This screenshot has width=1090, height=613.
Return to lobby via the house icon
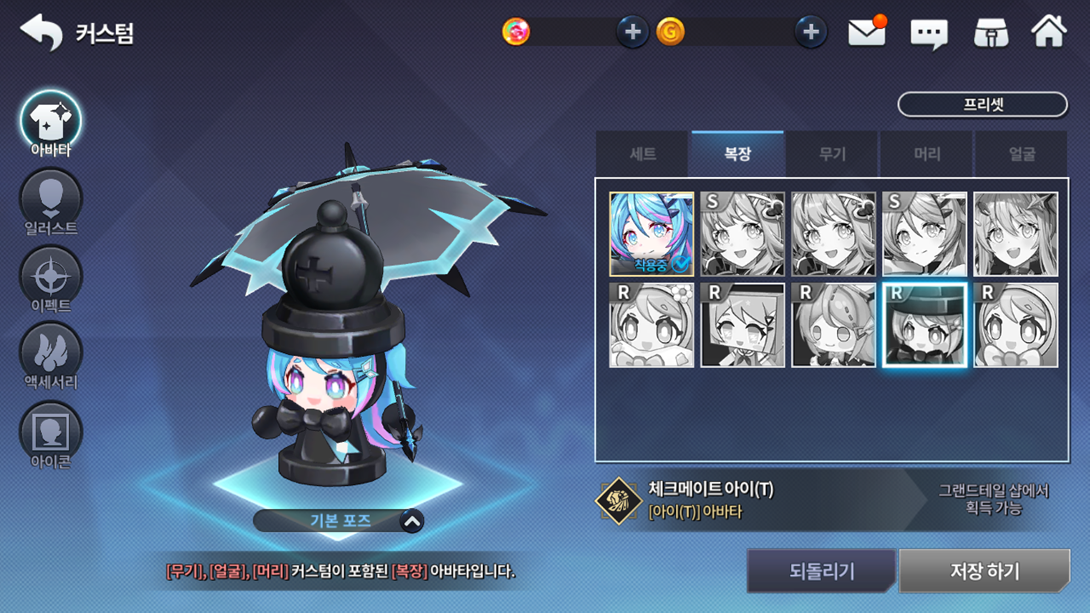tap(1049, 32)
